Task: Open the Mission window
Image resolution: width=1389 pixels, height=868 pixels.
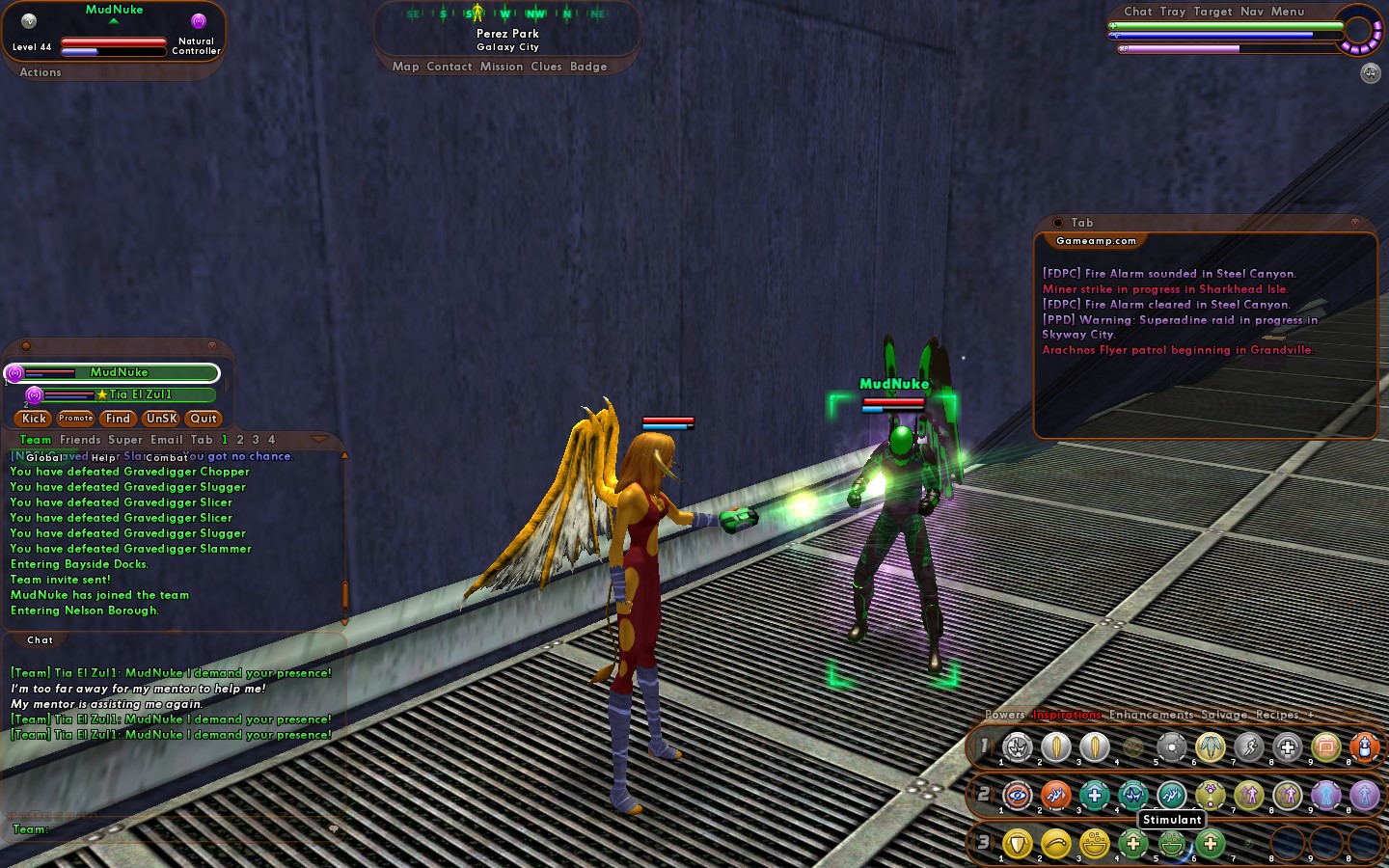Action: tap(501, 67)
